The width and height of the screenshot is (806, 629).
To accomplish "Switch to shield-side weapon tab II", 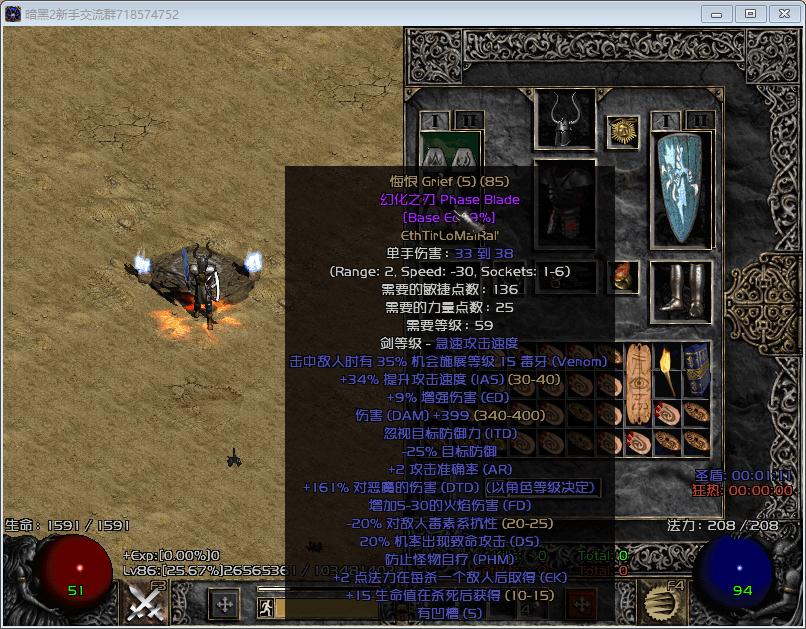I will pos(699,121).
